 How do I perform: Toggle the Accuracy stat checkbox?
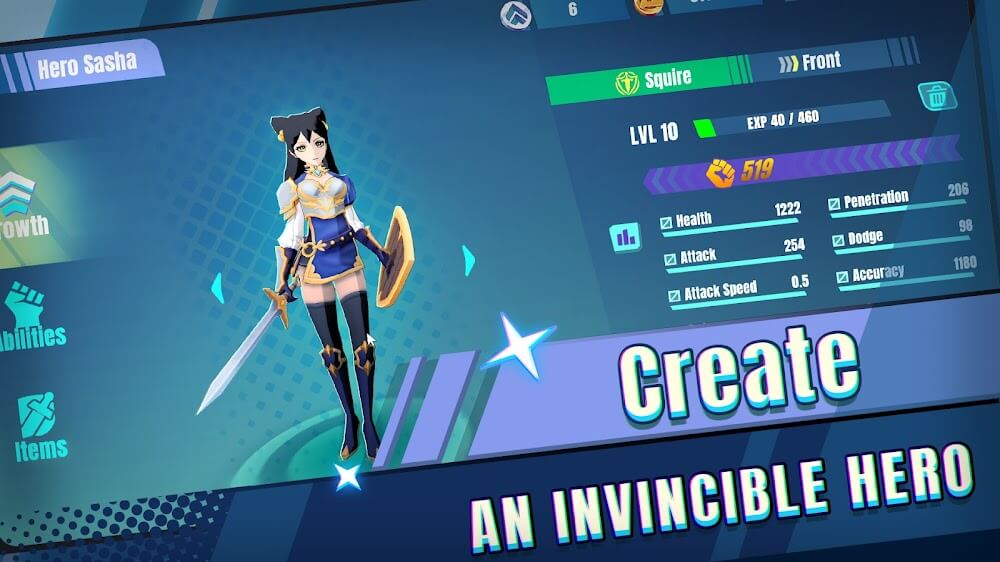(843, 277)
